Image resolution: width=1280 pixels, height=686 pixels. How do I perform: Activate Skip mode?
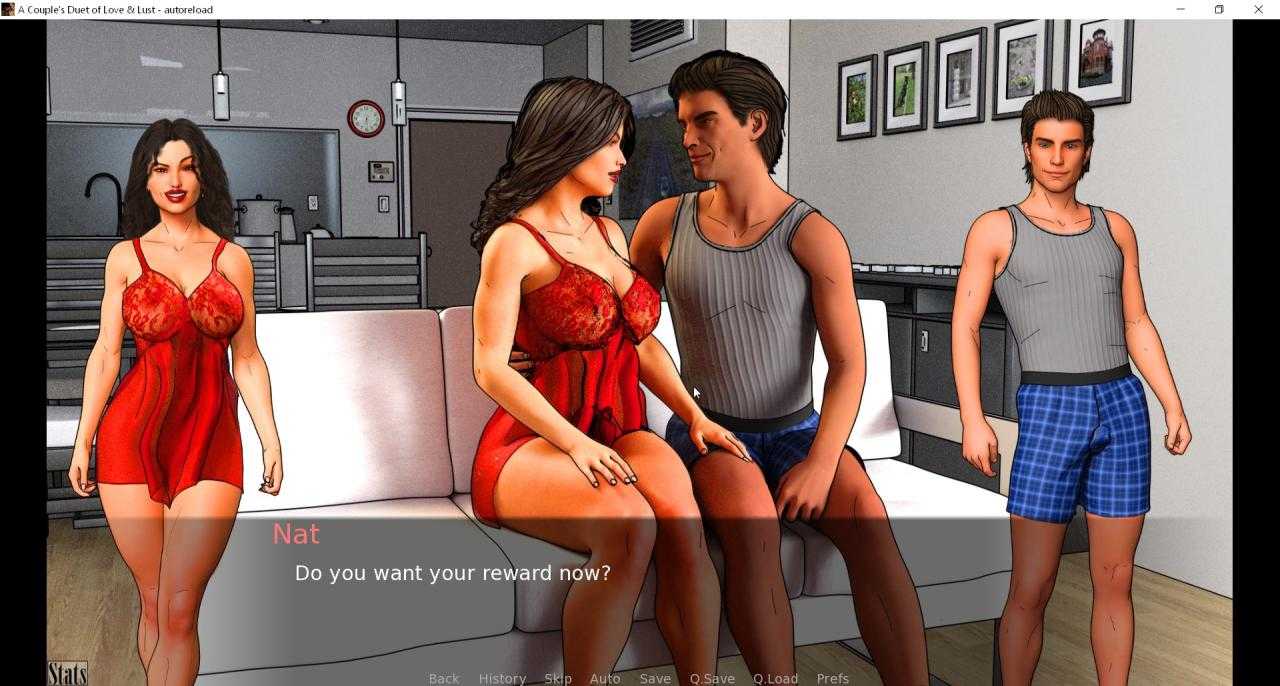click(x=558, y=678)
